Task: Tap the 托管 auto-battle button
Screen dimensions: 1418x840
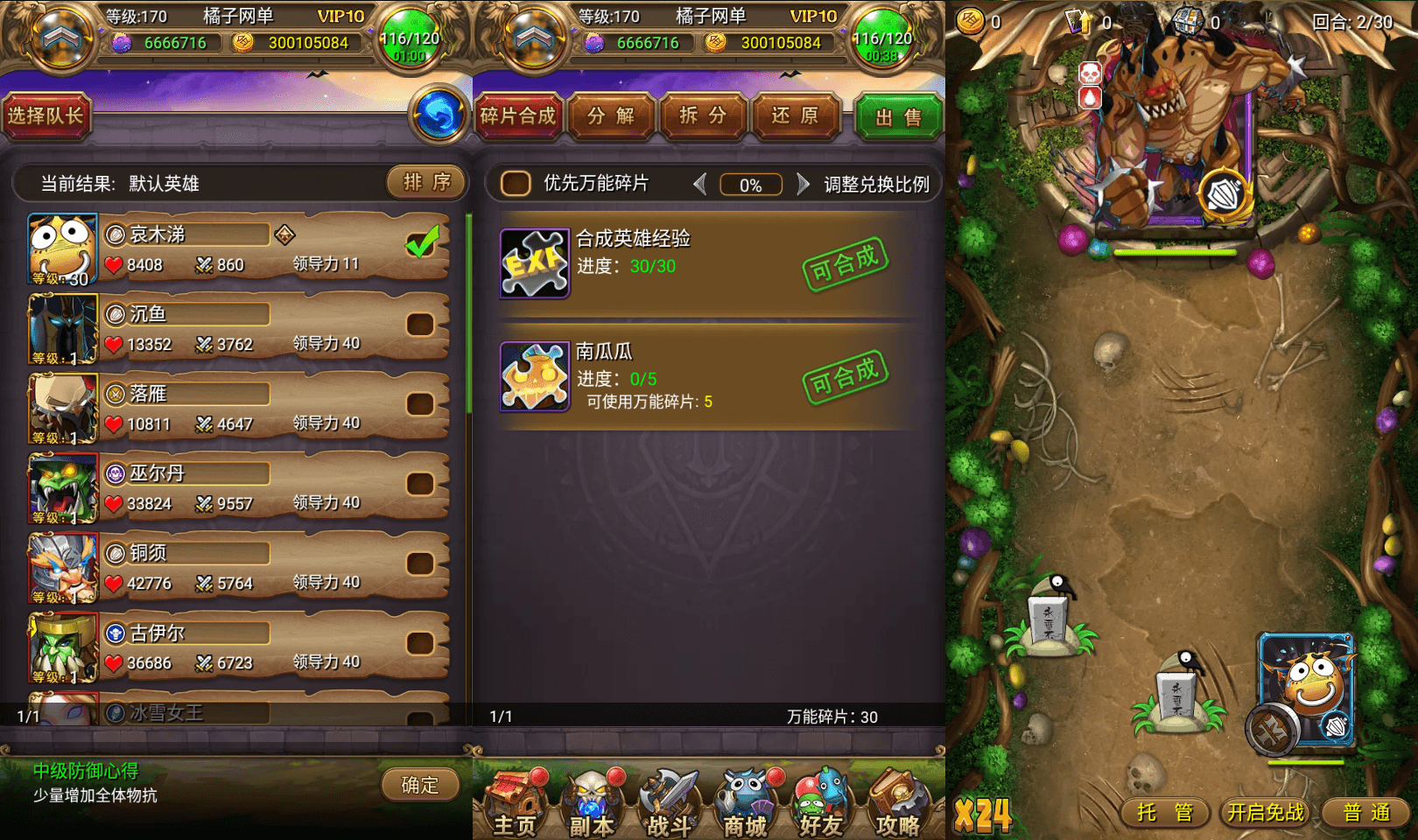Action: [1165, 812]
